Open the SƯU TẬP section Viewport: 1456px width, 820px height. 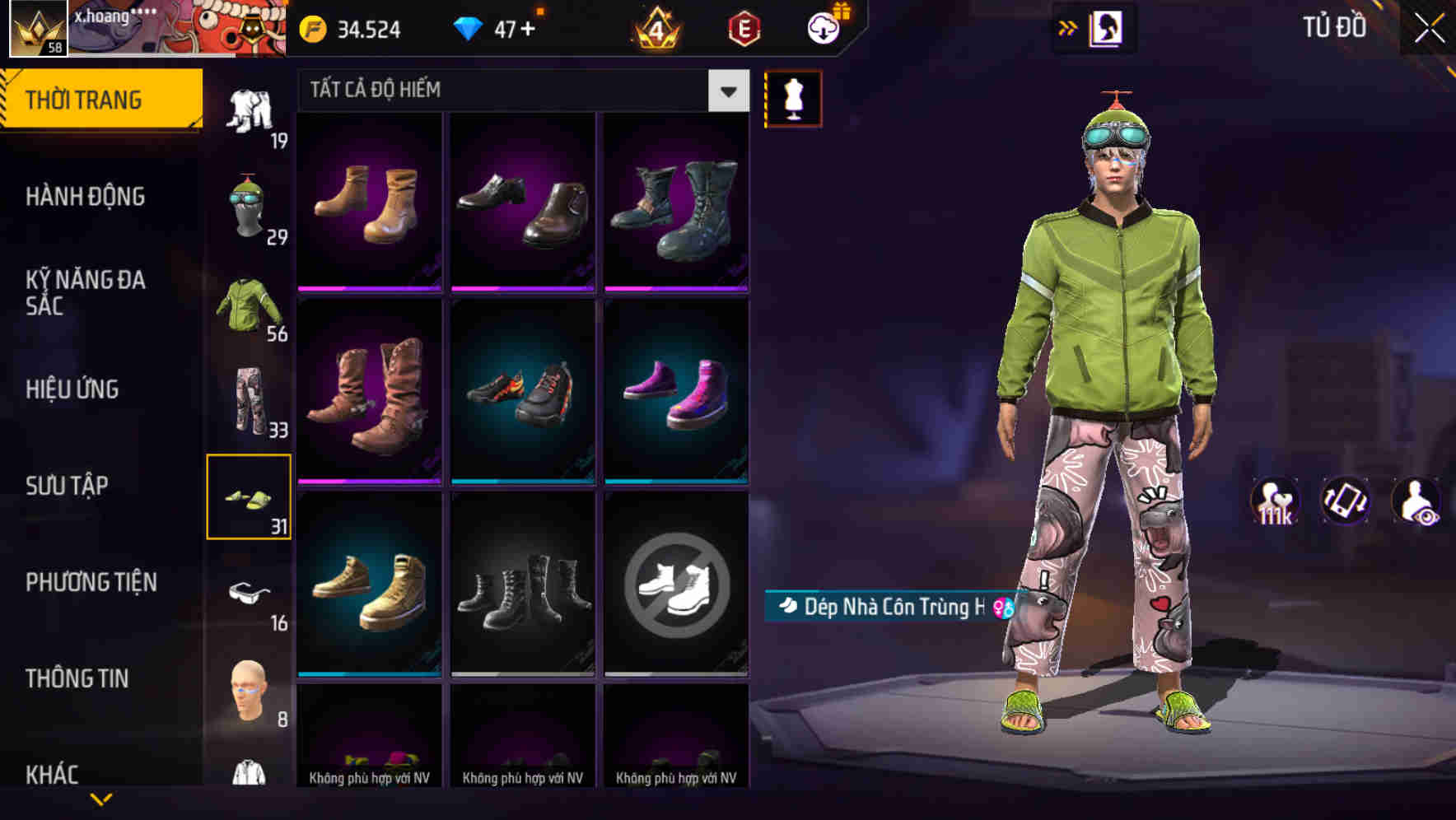(66, 486)
